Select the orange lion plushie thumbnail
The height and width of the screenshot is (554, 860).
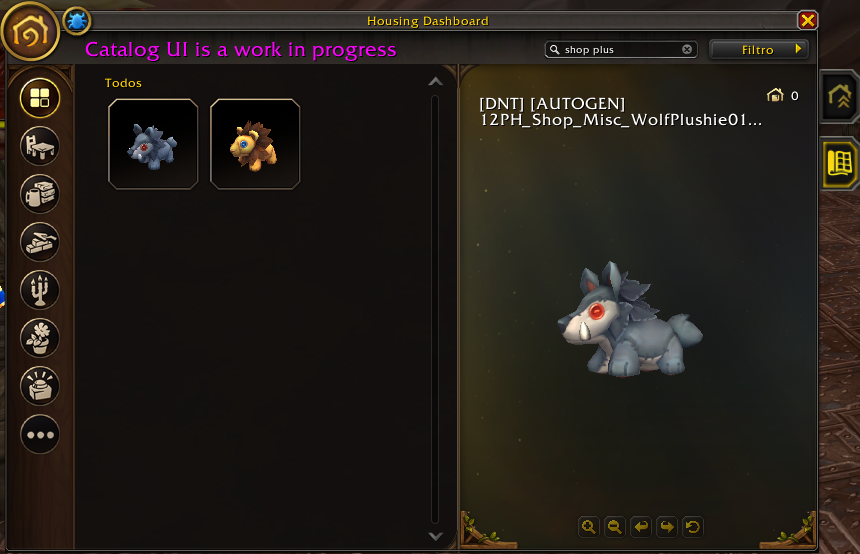click(x=255, y=144)
